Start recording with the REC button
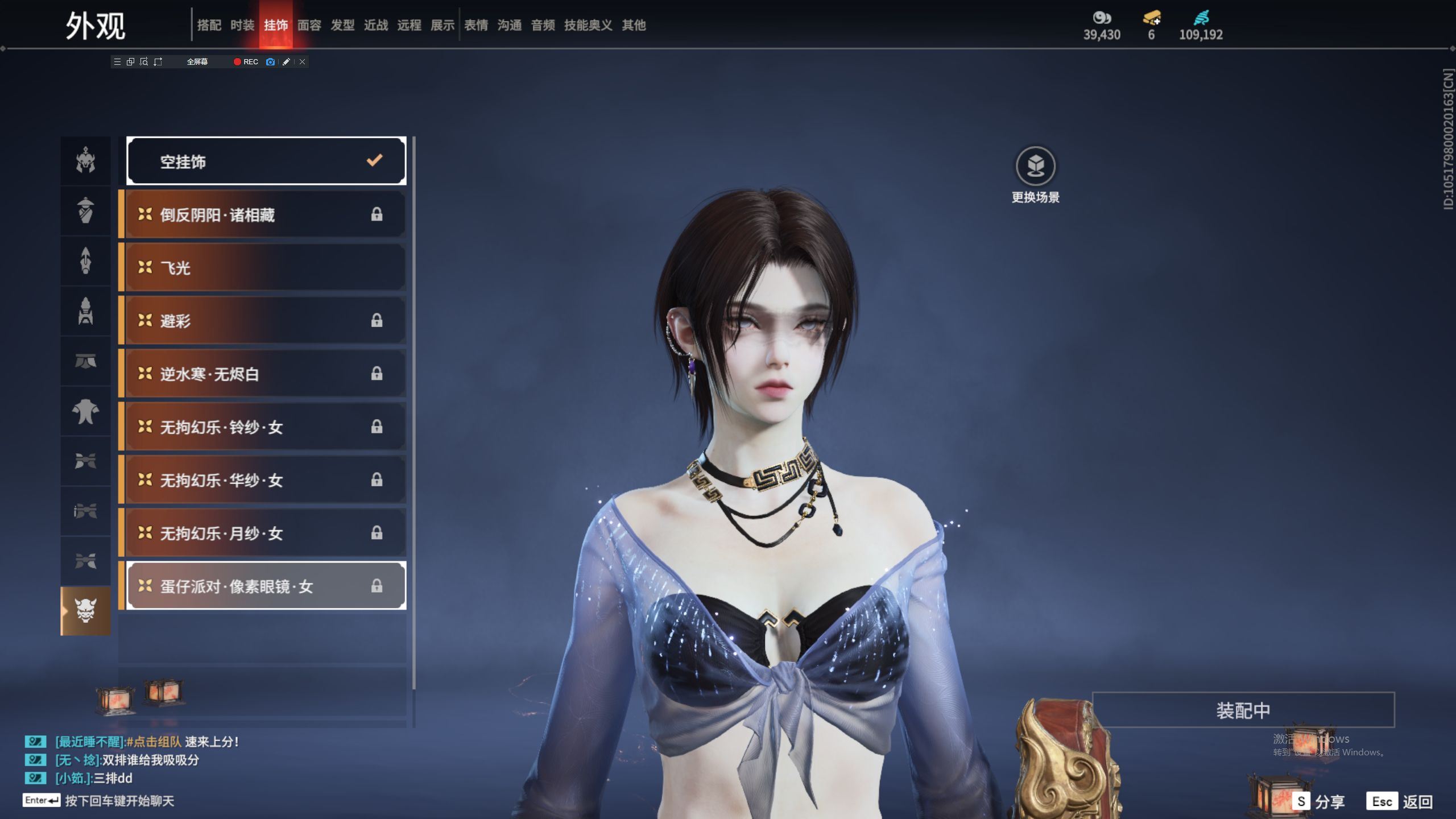This screenshot has width=1456, height=819. click(x=246, y=62)
